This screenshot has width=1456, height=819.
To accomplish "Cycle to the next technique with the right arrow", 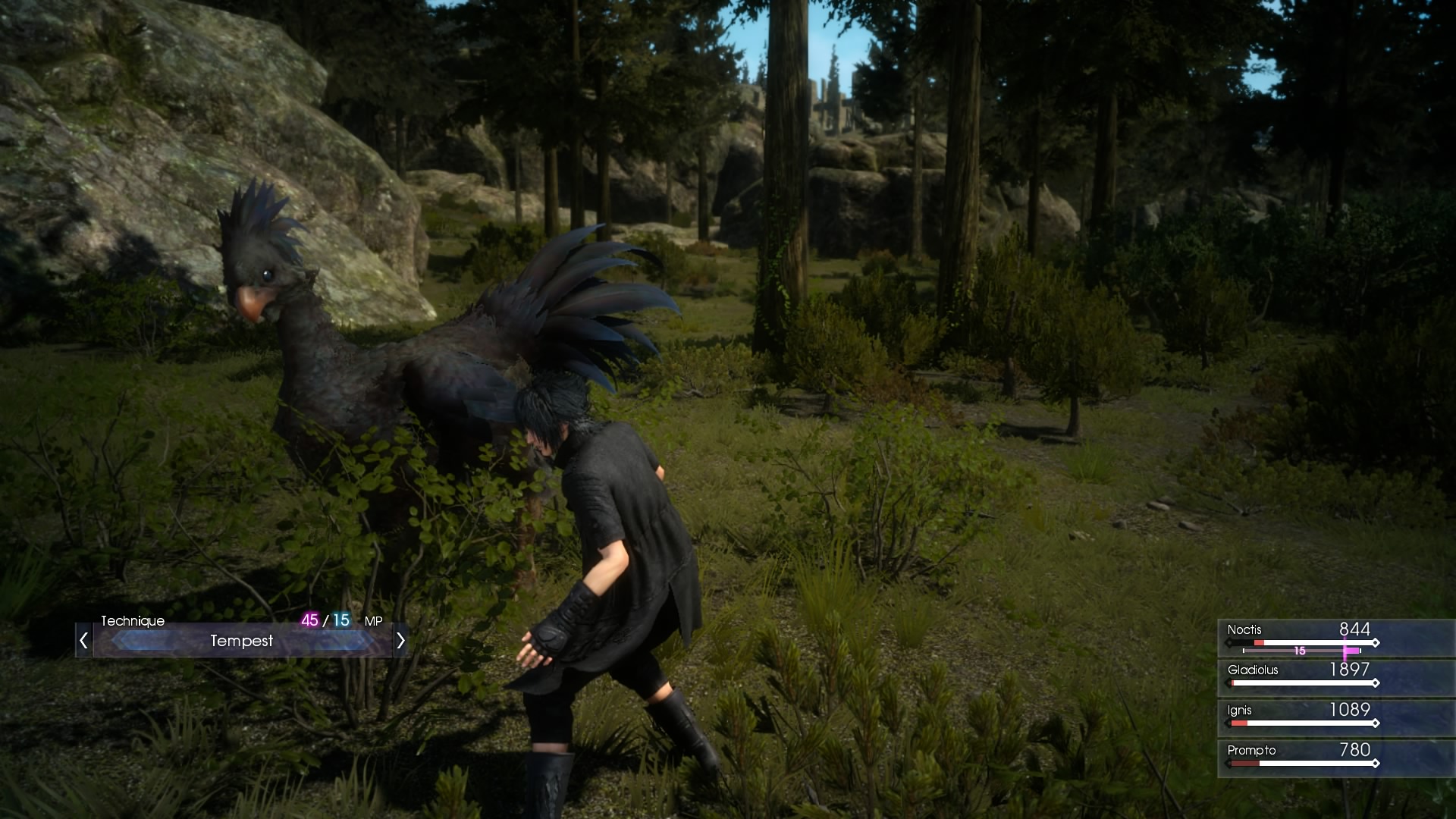I will pos(400,642).
